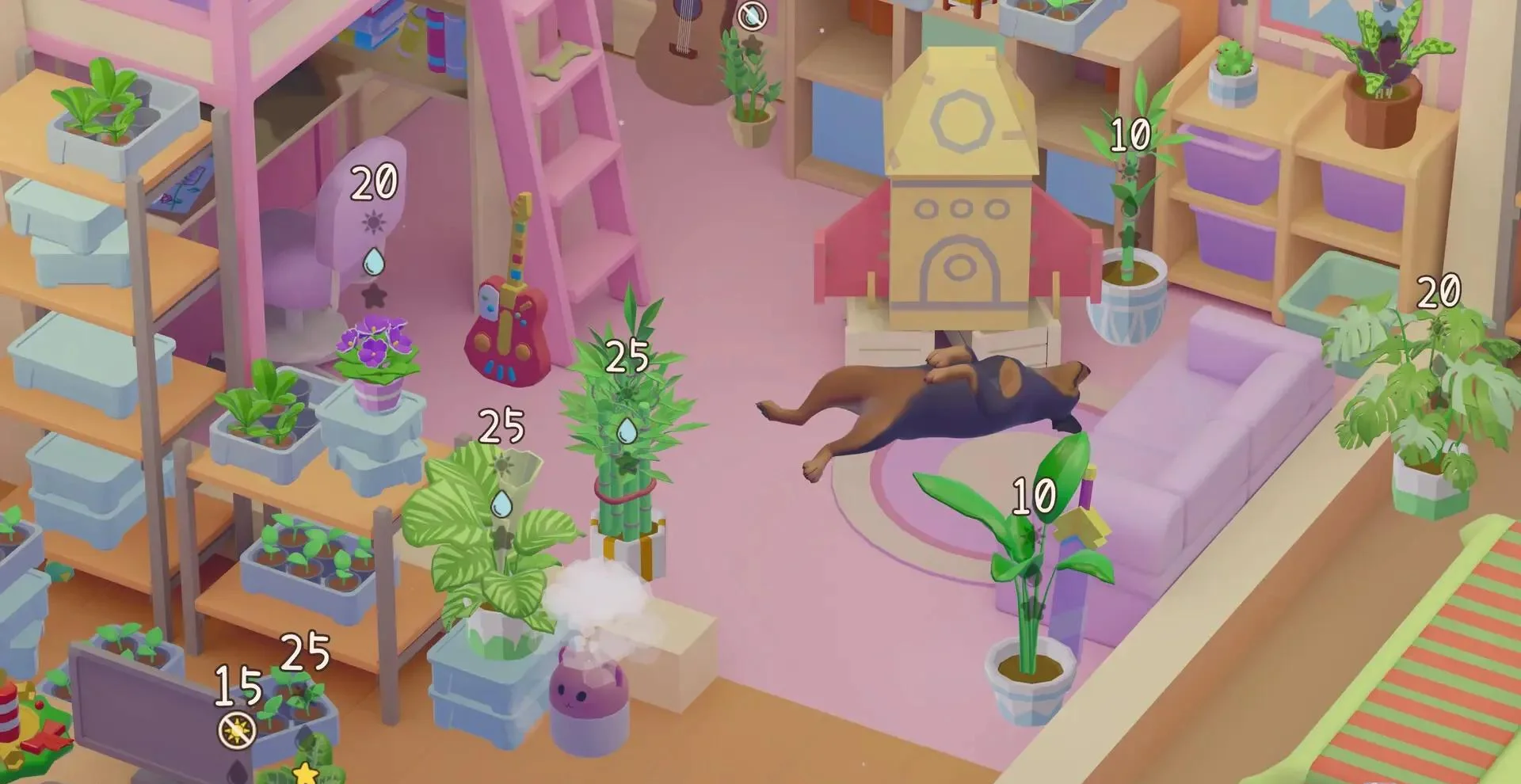The image size is (1521, 784).
Task: Click the water droplet icon above the bamboo plant
Action: pyautogui.click(x=626, y=430)
